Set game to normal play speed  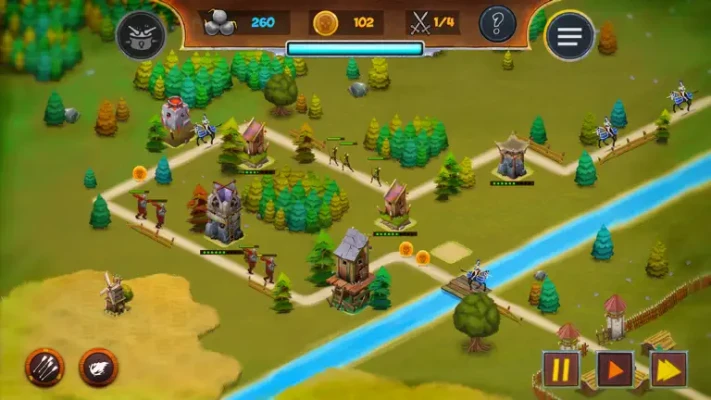pyautogui.click(x=615, y=368)
